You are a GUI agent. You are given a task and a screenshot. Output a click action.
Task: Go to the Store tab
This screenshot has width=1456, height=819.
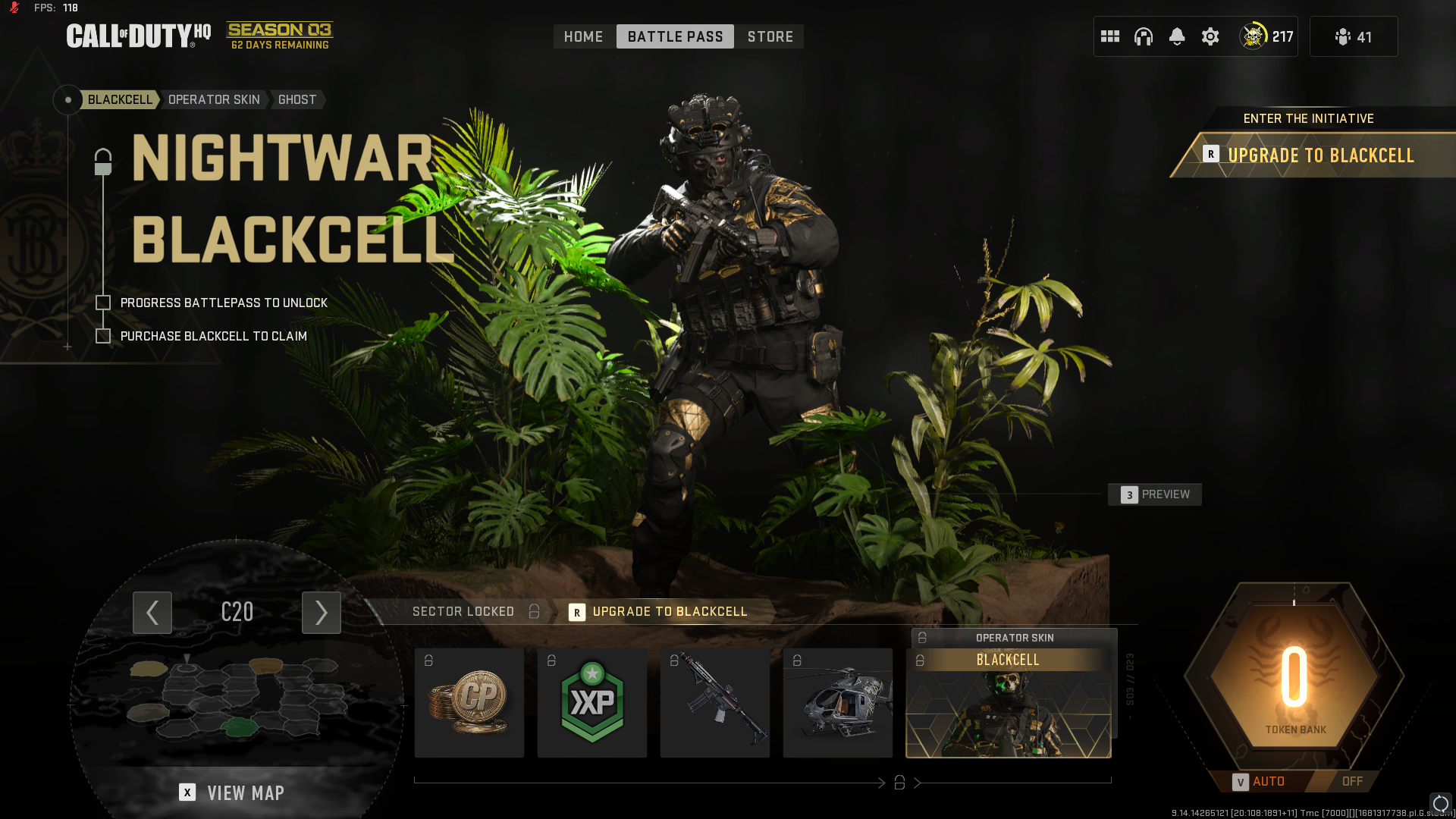coord(770,36)
